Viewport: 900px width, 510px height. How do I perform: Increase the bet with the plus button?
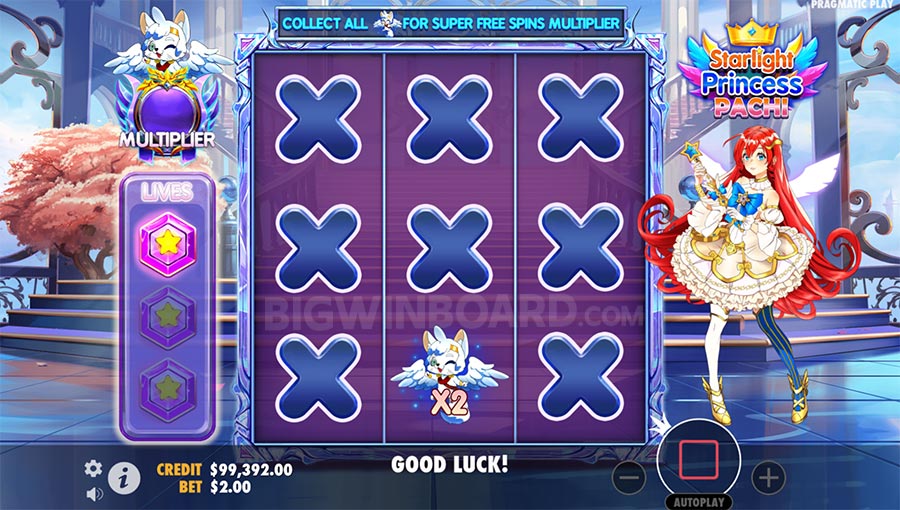point(768,478)
